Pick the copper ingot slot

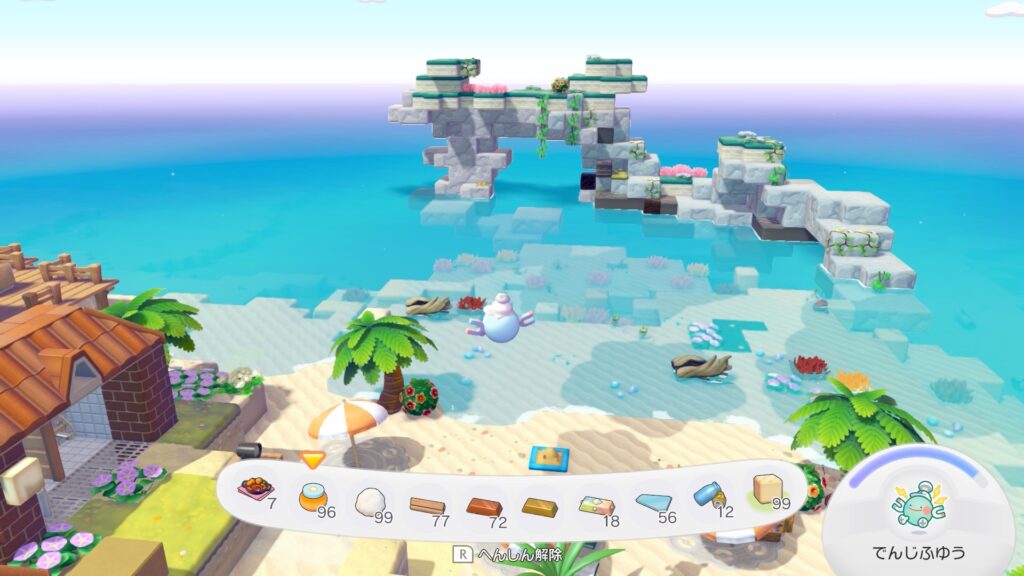click(x=484, y=503)
